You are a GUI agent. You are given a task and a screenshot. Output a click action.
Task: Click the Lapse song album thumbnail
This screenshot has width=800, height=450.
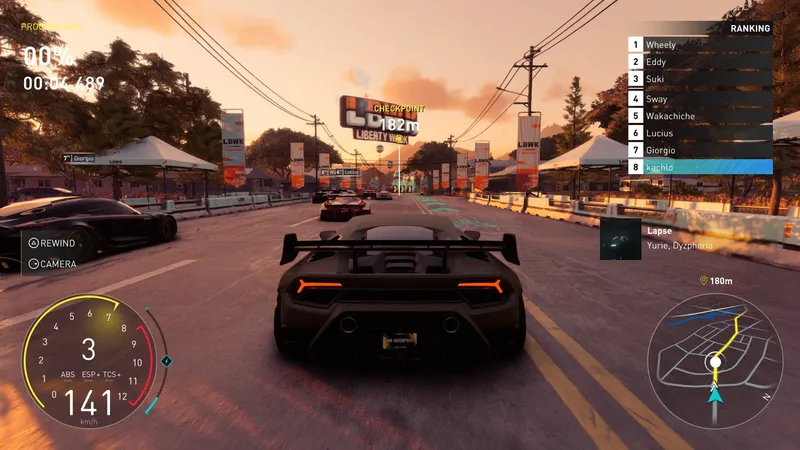coord(620,240)
